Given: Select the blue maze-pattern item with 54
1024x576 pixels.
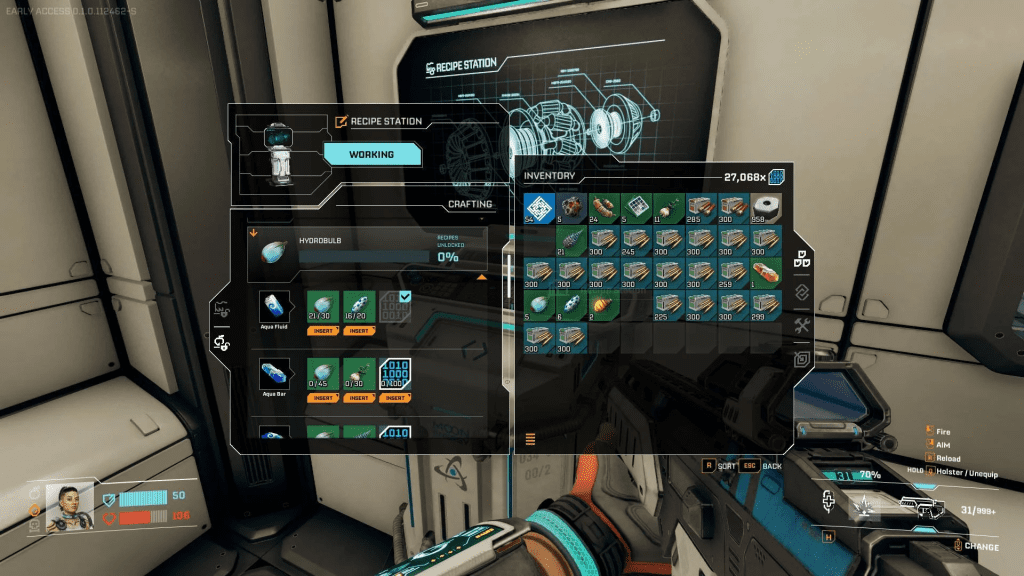Looking at the screenshot, I should (539, 208).
